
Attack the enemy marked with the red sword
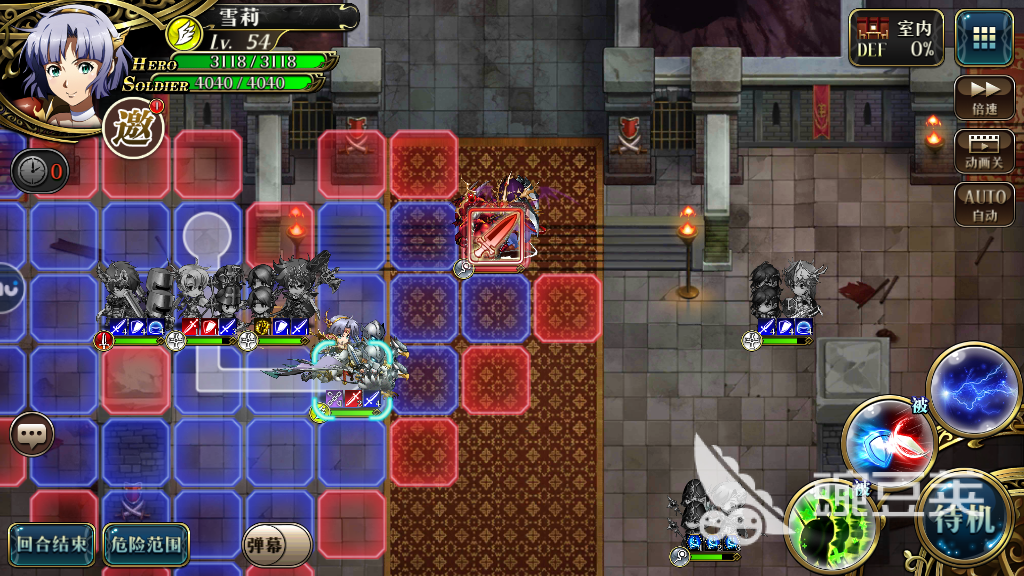click(x=496, y=235)
